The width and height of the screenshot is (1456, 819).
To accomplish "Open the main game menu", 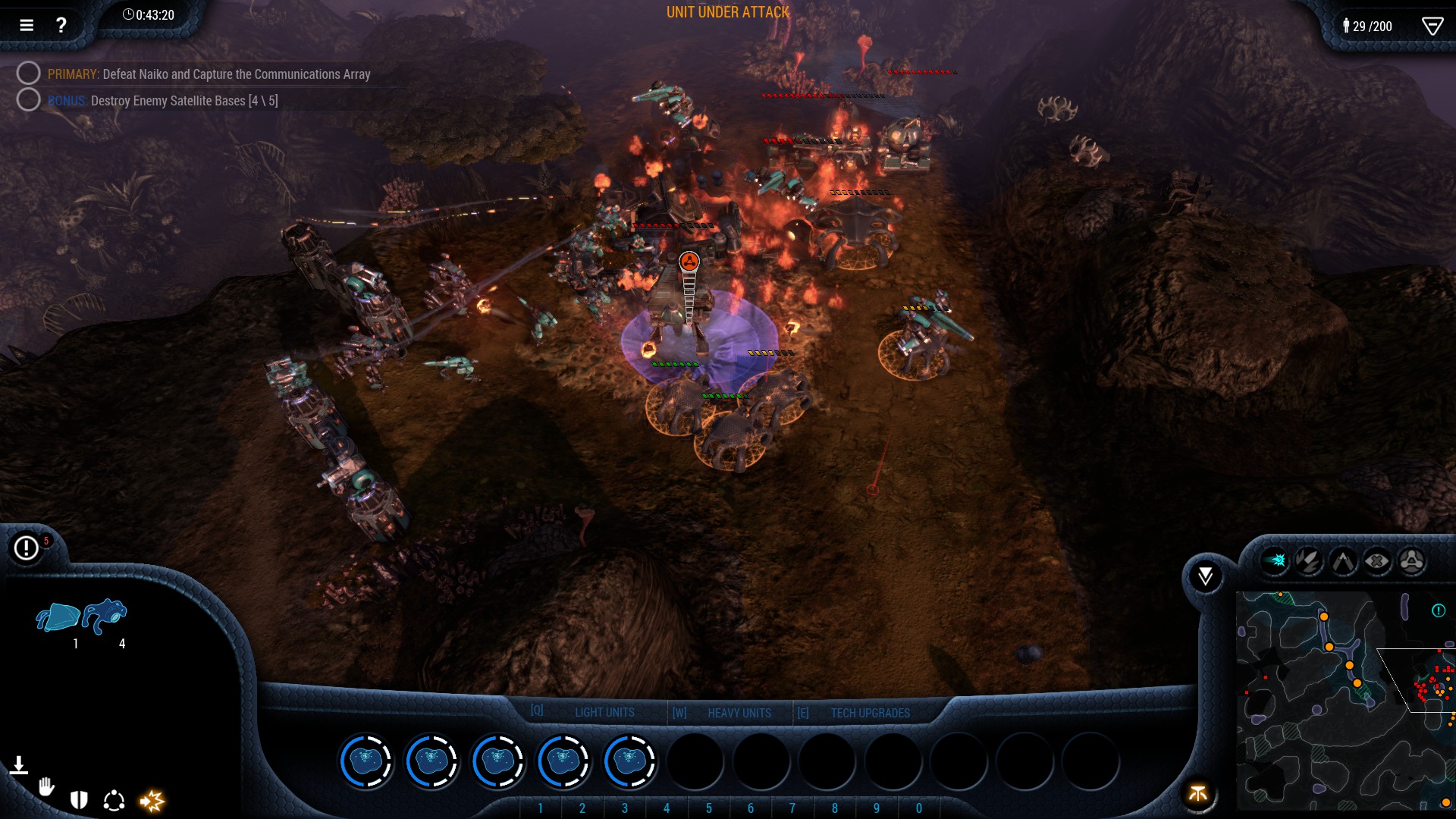I will pos(27,24).
